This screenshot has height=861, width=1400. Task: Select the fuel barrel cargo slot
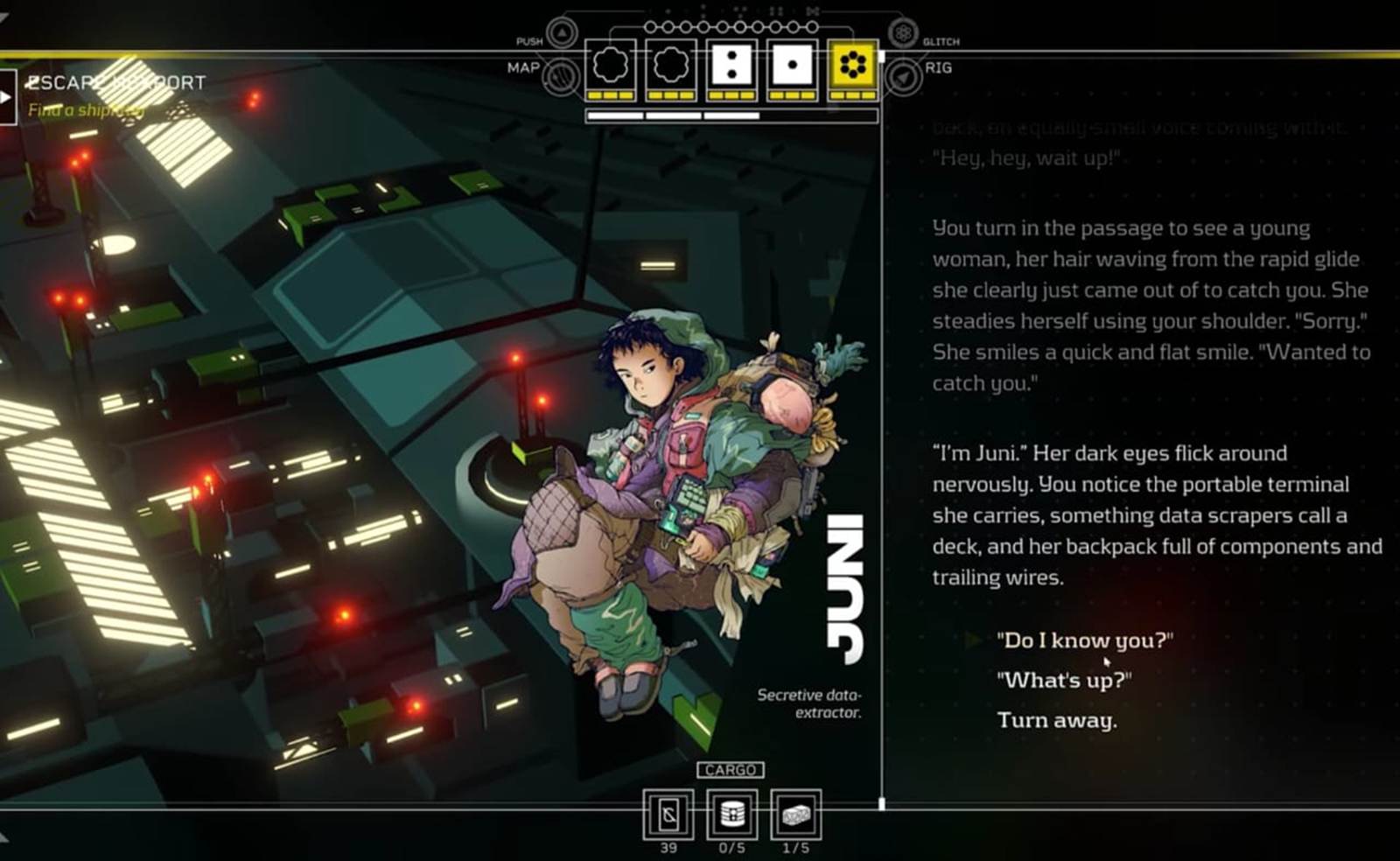click(732, 815)
